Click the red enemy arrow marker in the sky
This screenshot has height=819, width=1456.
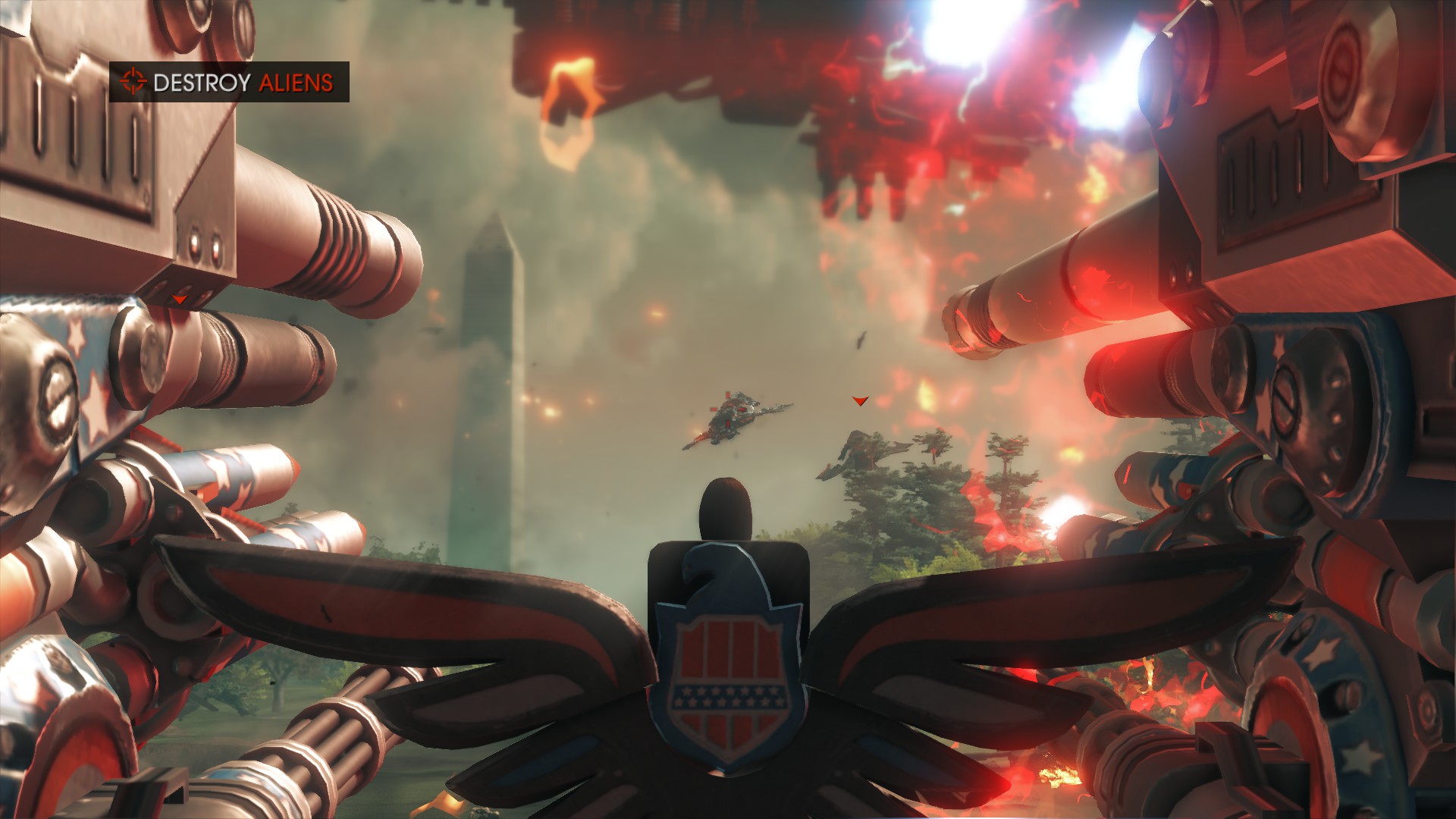tap(859, 400)
